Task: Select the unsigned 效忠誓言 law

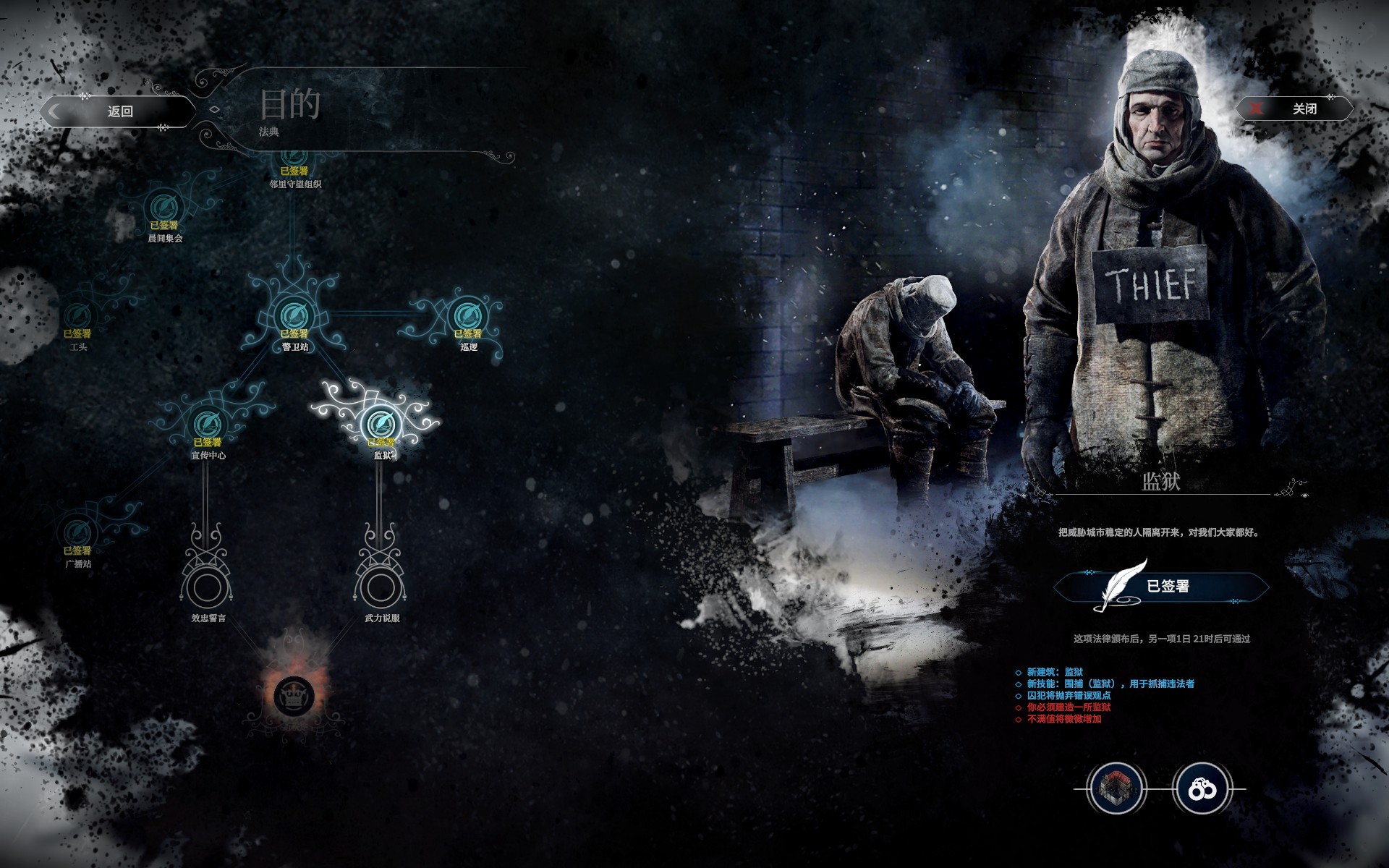Action: pos(206,587)
